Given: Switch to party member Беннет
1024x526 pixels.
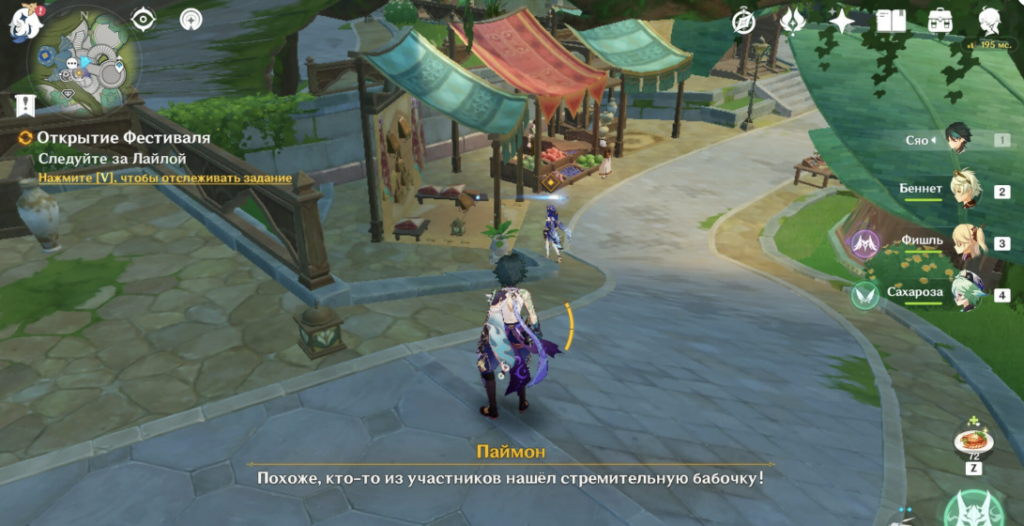Looking at the screenshot, I should pos(964,190).
